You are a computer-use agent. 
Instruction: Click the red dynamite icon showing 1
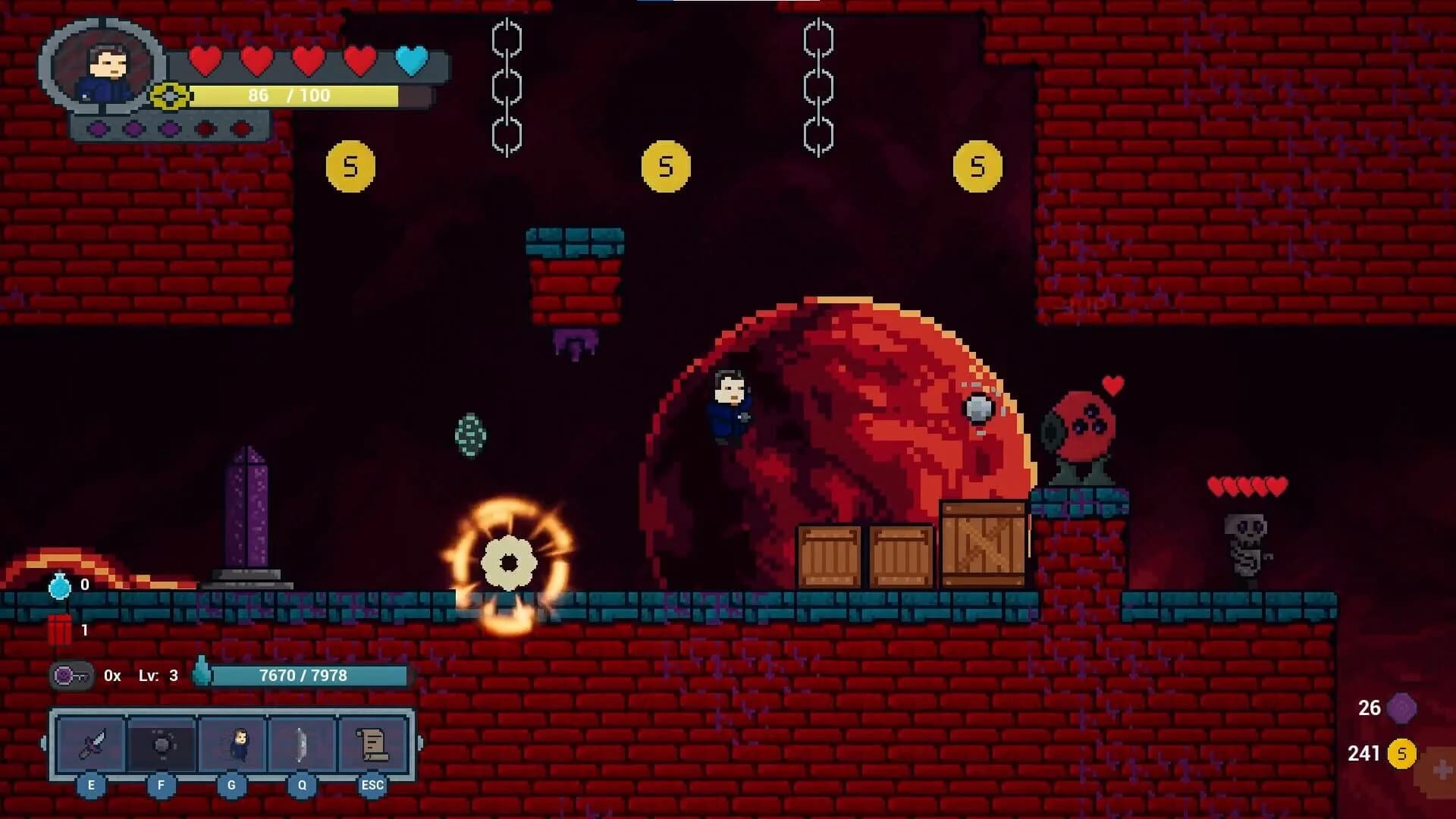[x=61, y=628]
